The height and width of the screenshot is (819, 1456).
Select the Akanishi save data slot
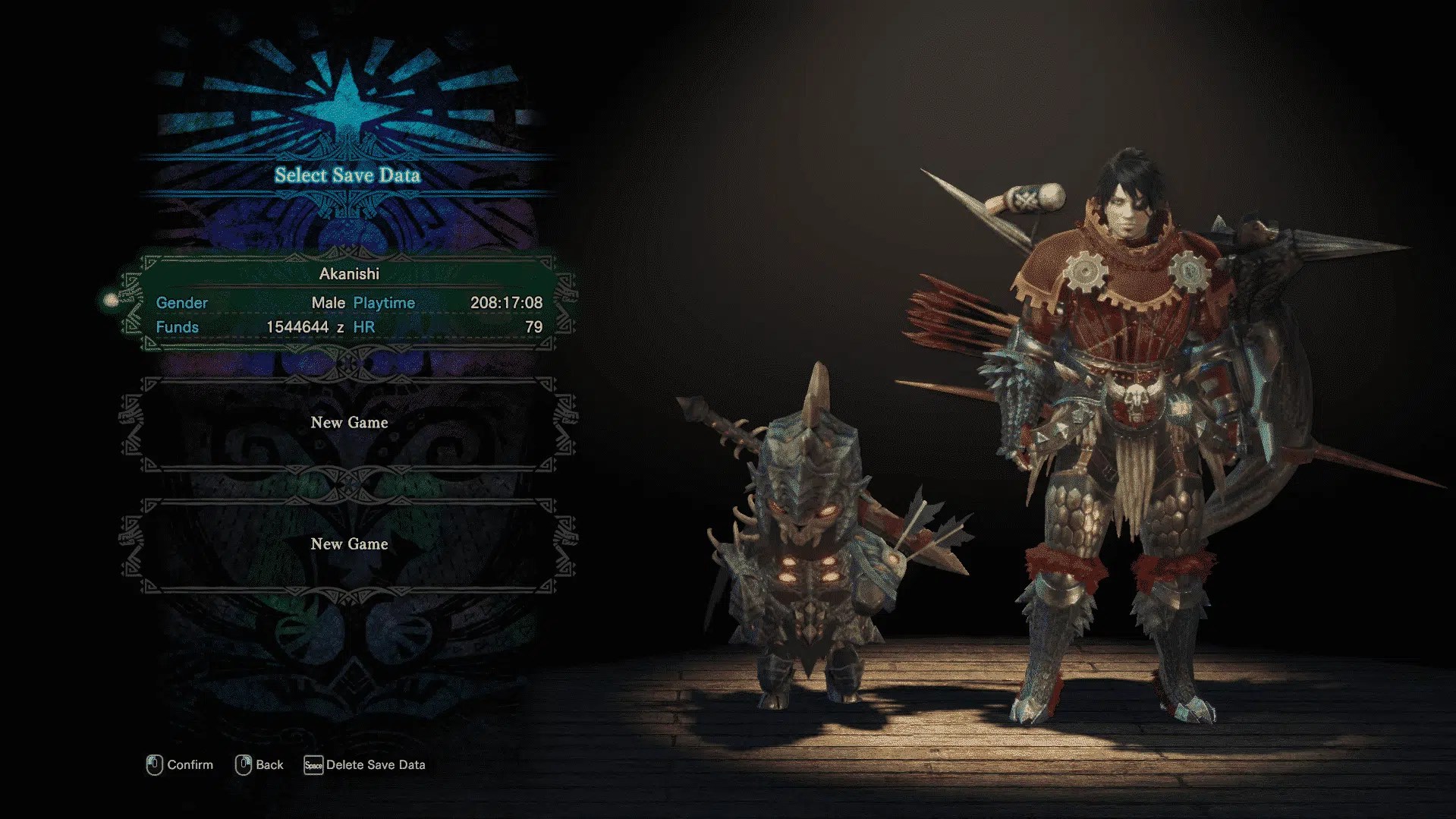coord(349,302)
